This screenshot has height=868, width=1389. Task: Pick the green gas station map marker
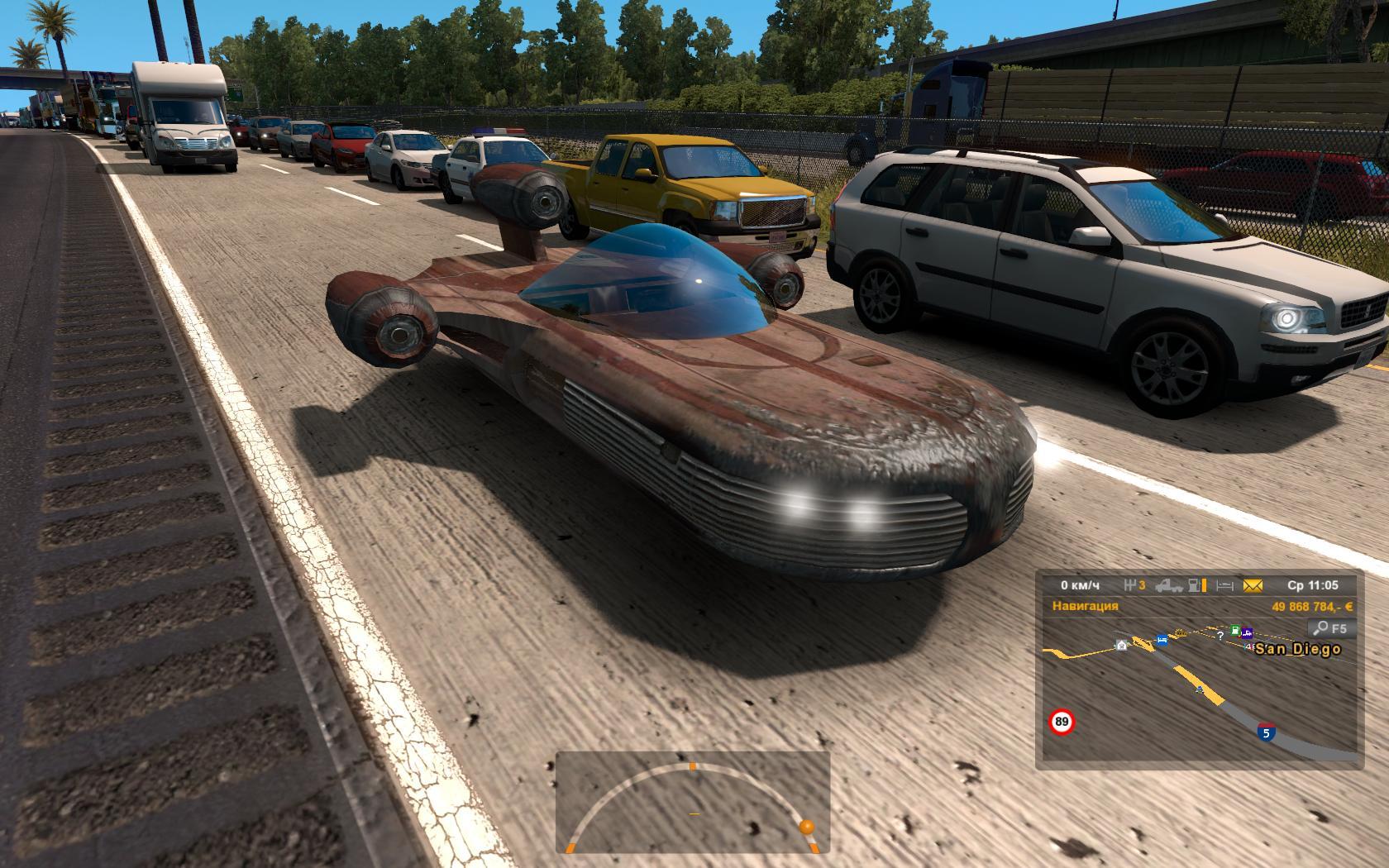(1235, 631)
